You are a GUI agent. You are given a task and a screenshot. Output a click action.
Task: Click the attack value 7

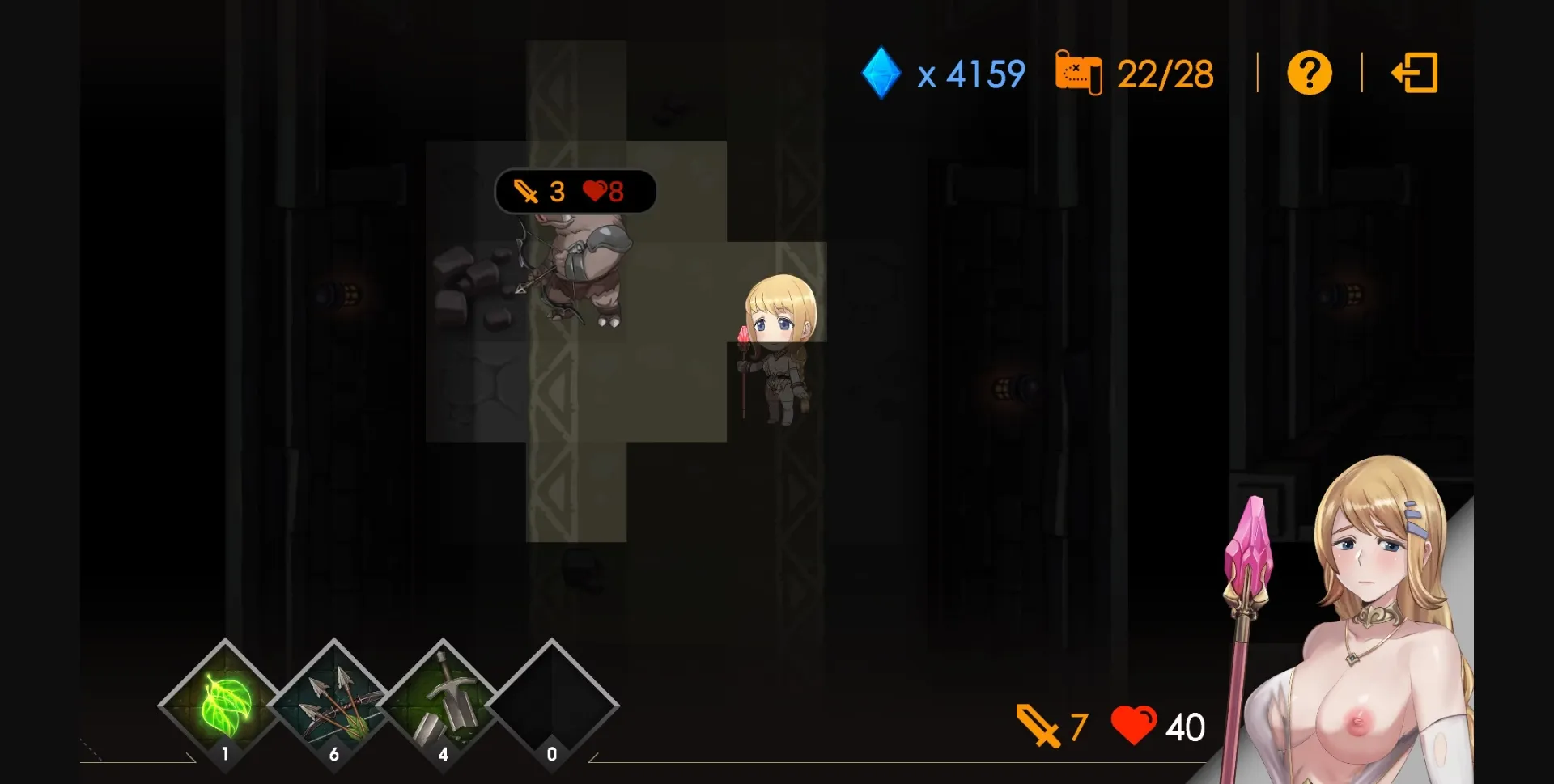click(1076, 726)
